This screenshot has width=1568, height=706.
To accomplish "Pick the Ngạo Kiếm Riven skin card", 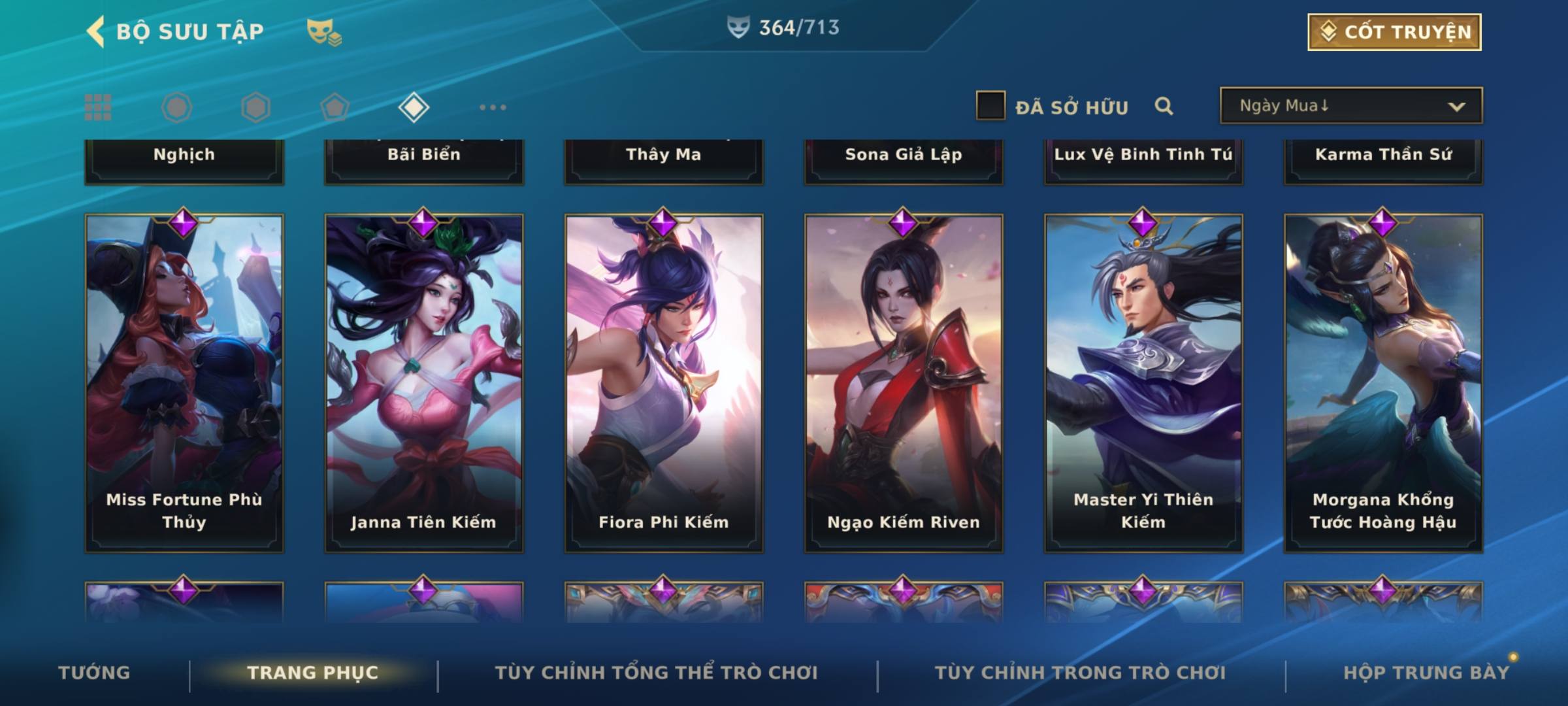I will tap(904, 383).
